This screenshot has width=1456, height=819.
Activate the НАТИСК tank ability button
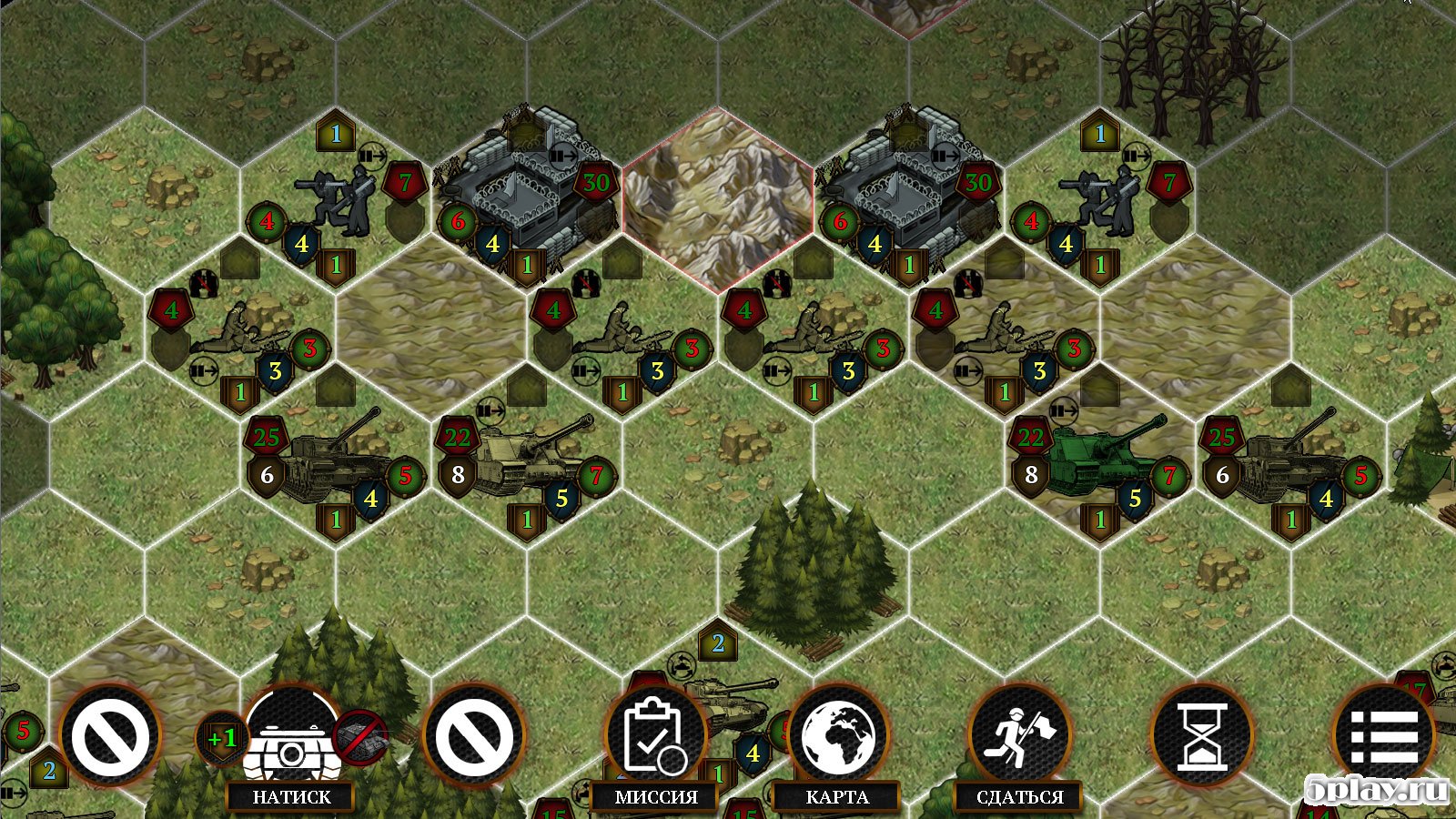[291, 737]
